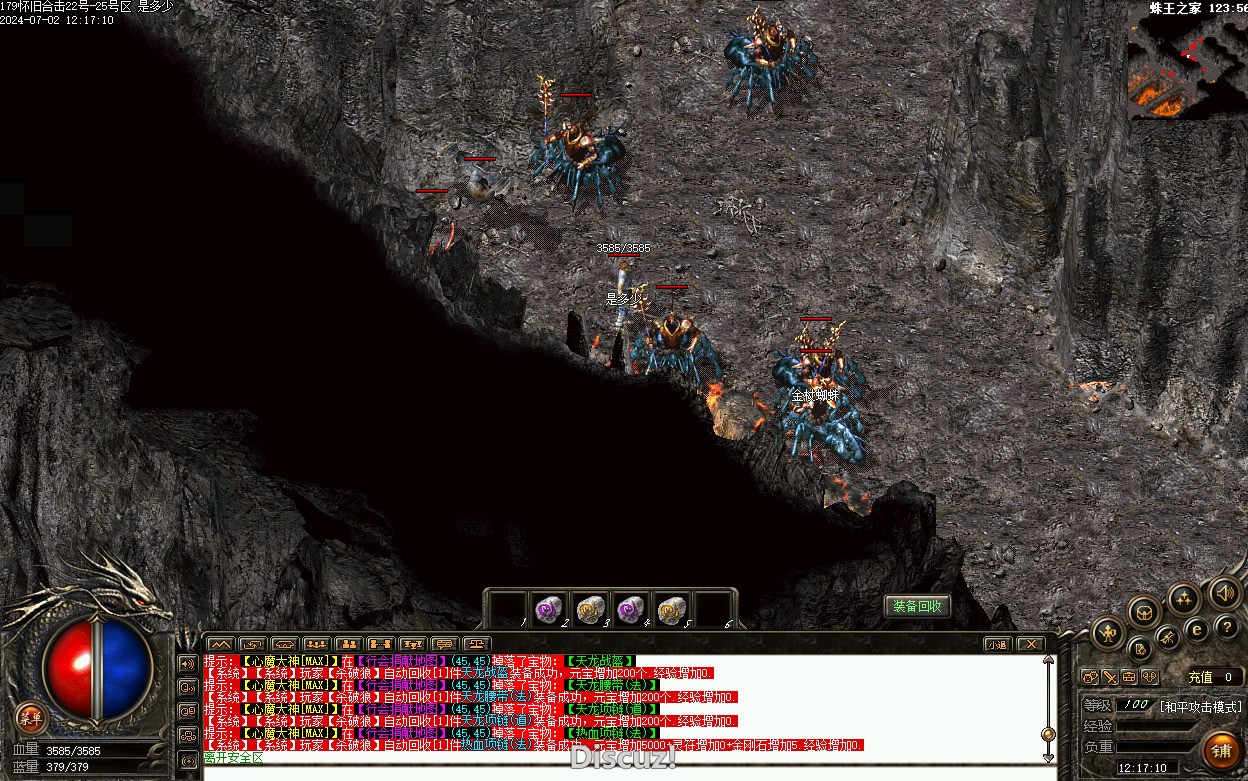Image resolution: width=1248 pixels, height=781 pixels.
Task: Open the treasure chest bag icon
Action: click(x=1145, y=612)
